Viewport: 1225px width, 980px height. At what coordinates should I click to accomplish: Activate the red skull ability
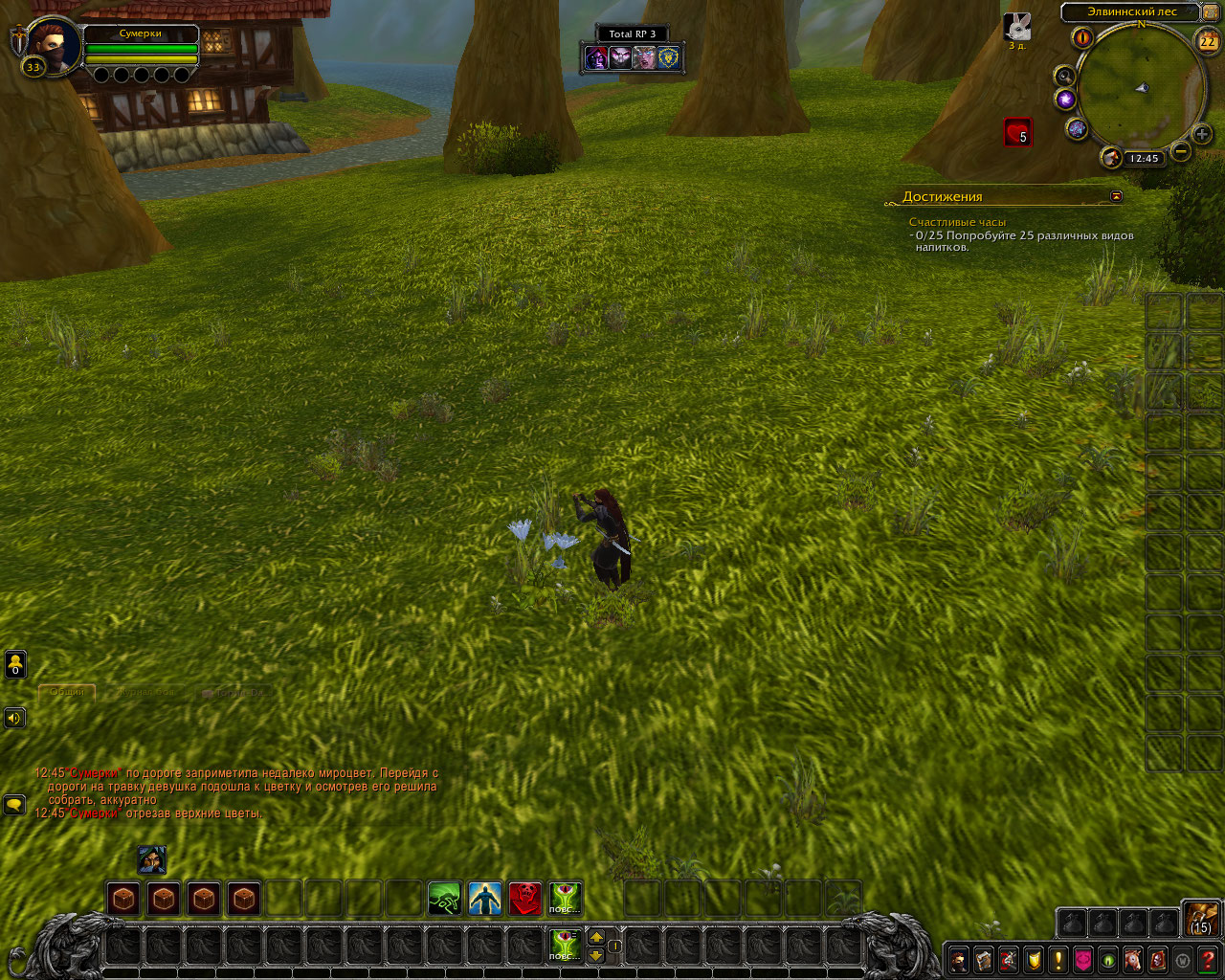point(525,899)
